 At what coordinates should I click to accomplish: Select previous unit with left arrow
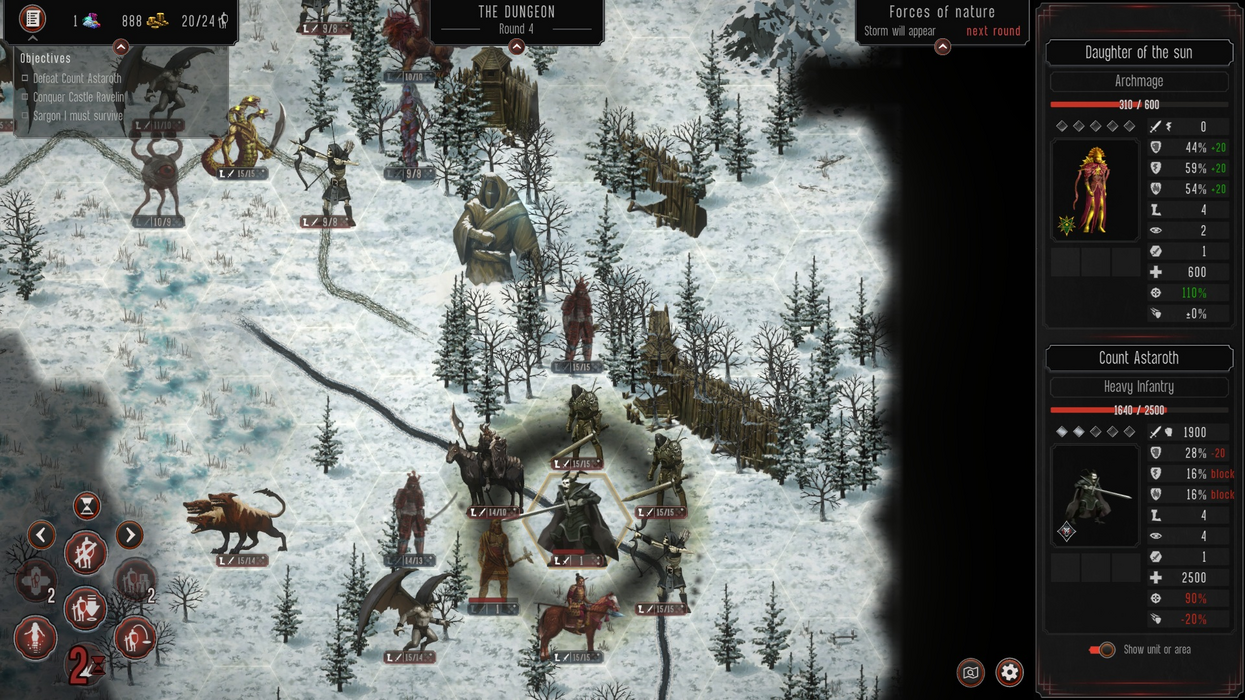click(x=41, y=535)
